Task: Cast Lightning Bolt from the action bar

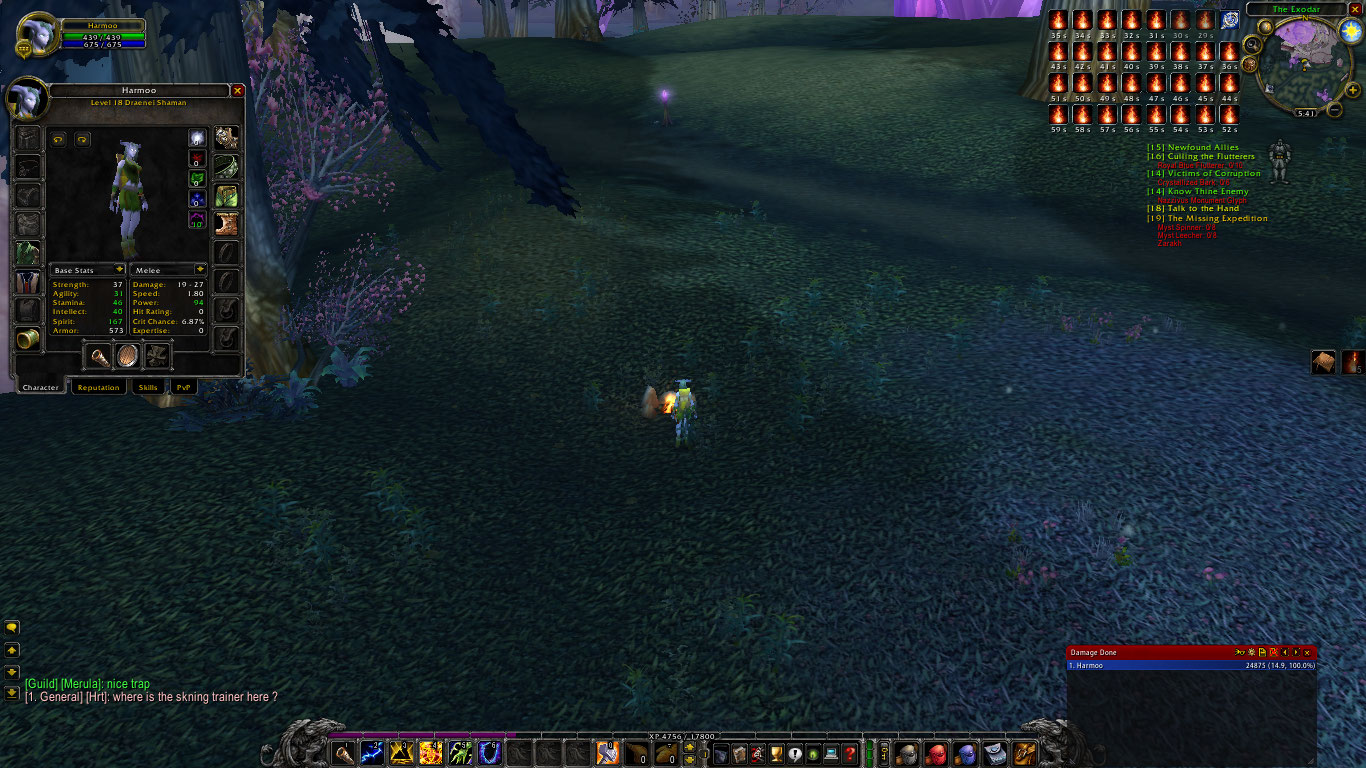Action: point(374,755)
